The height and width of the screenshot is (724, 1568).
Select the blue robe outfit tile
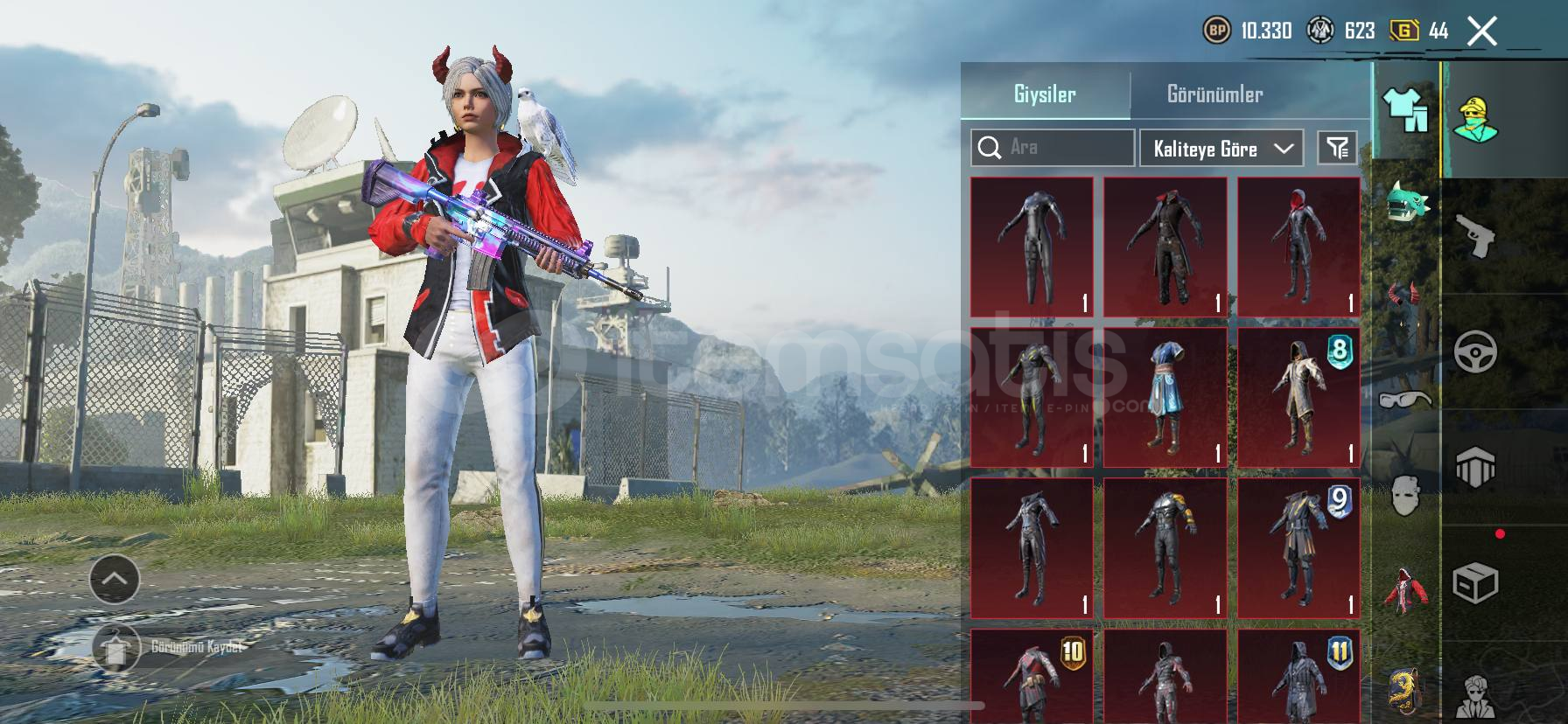(1165, 398)
